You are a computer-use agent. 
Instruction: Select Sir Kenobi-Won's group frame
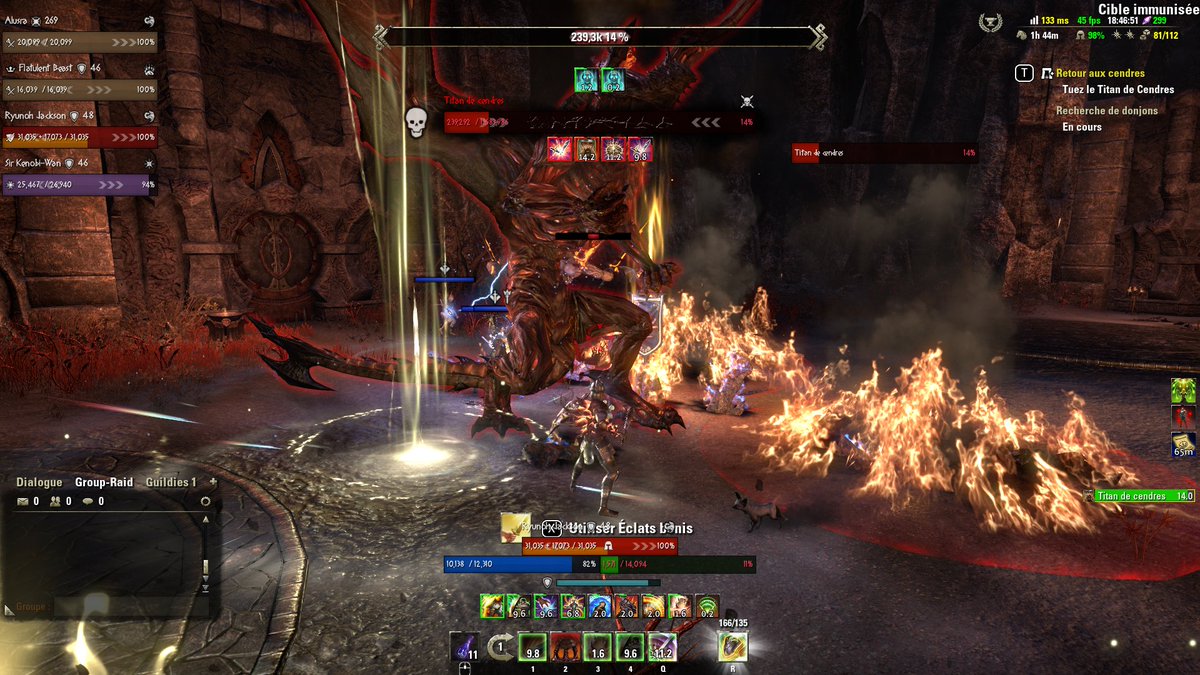(x=79, y=185)
